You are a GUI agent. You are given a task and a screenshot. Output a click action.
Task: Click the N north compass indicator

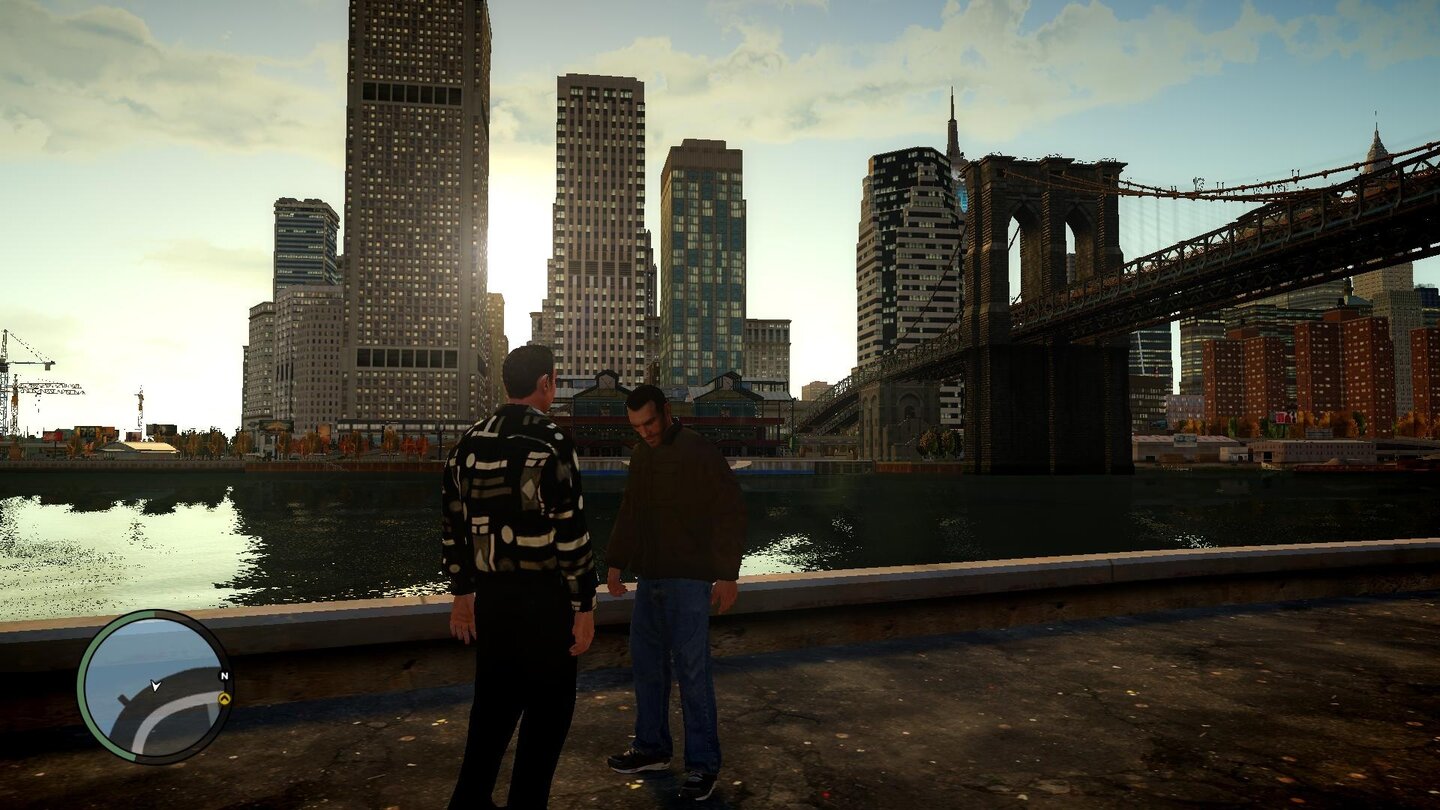(x=224, y=675)
